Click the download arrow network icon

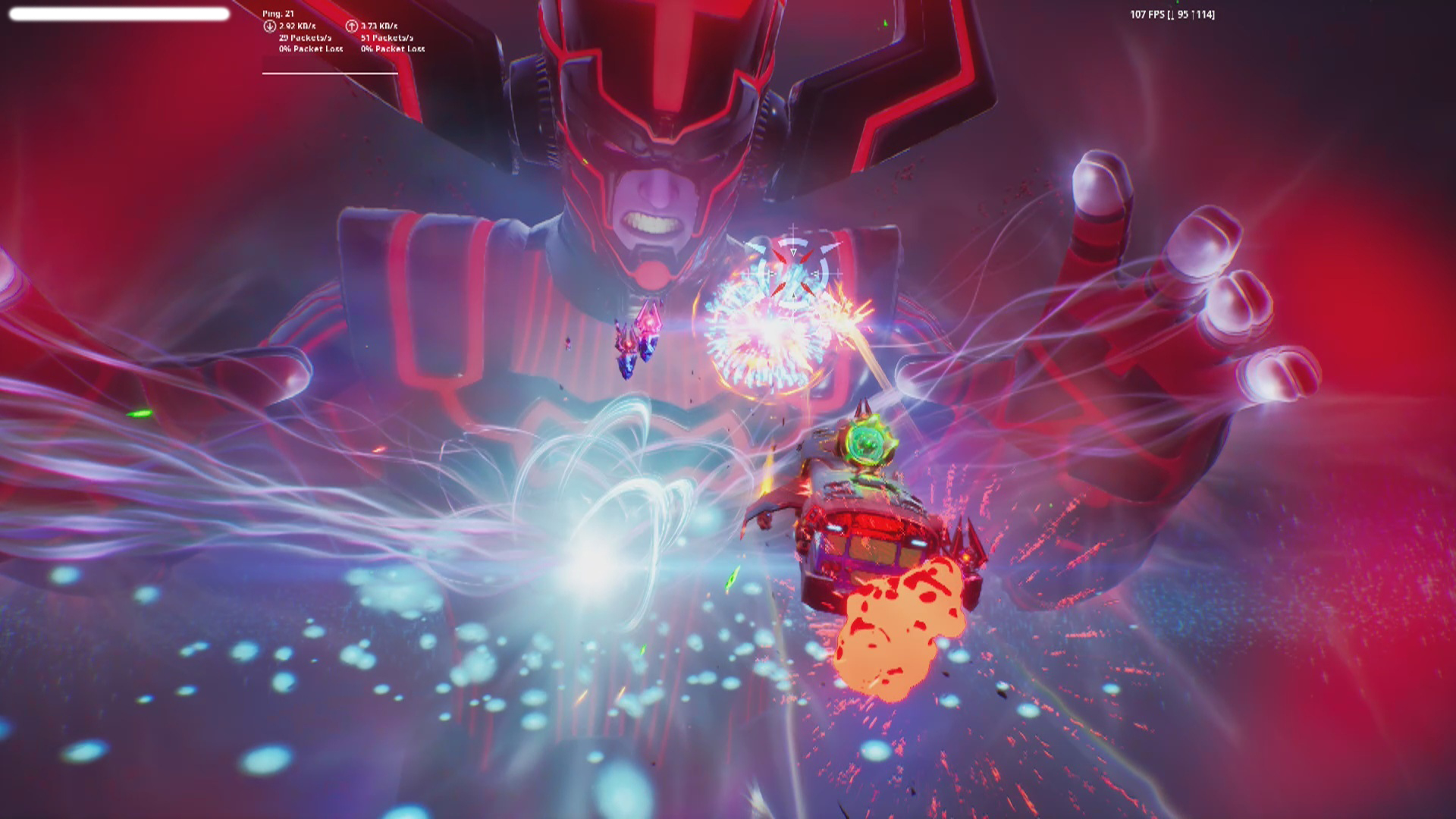coord(269,25)
